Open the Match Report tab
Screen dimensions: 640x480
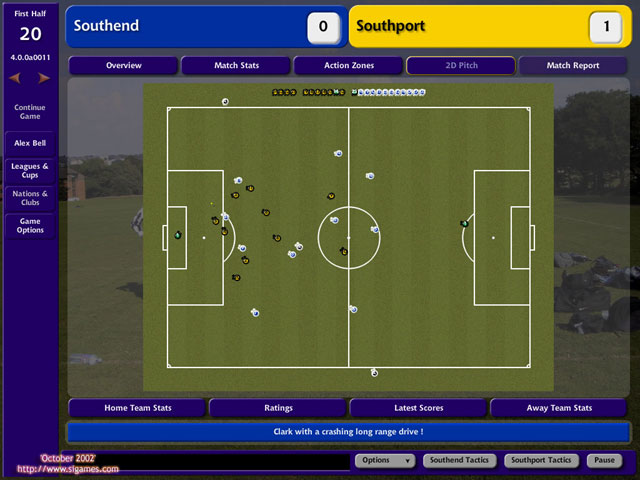pyautogui.click(x=573, y=66)
